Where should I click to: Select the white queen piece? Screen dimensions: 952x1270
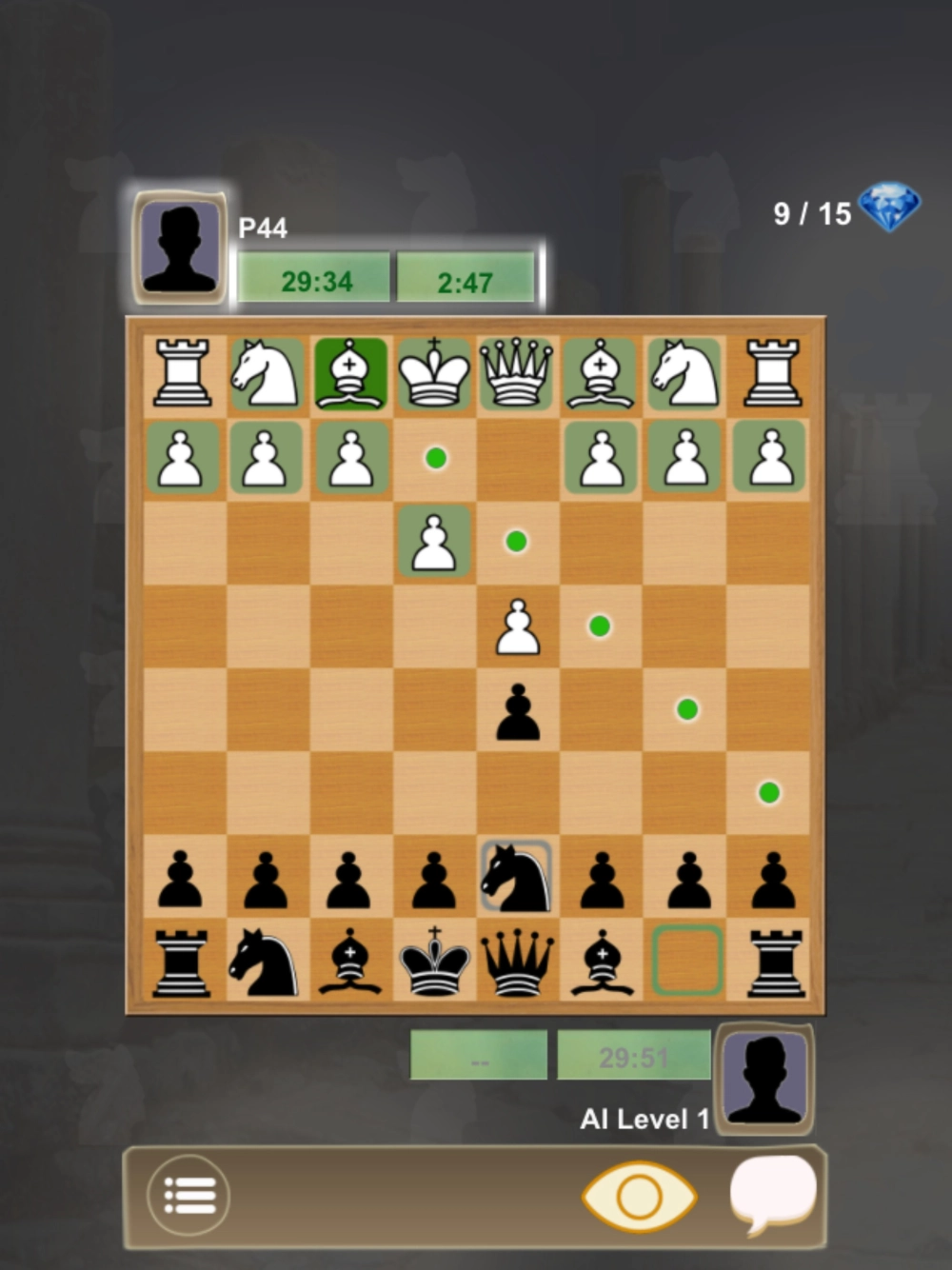[517, 375]
